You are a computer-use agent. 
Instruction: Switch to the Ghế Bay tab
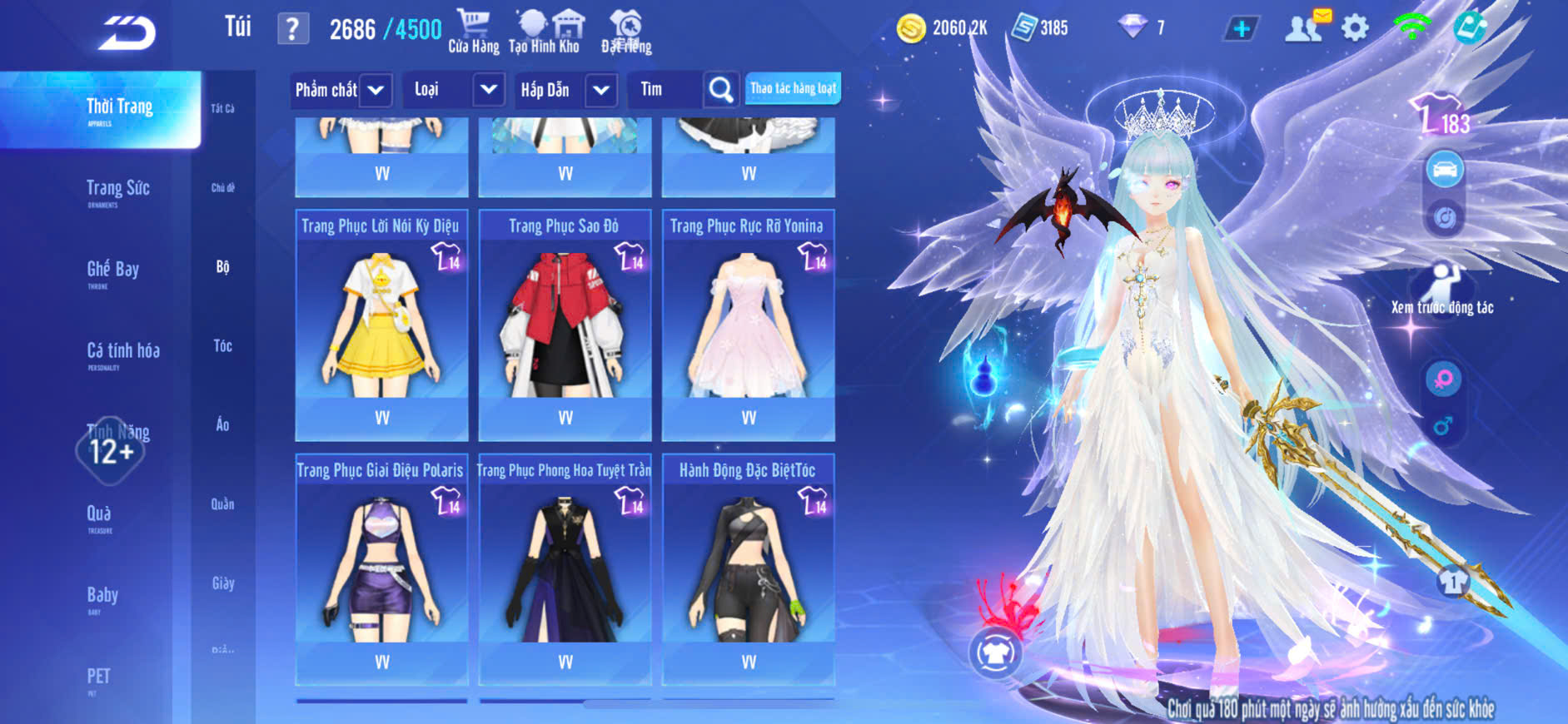click(x=112, y=270)
